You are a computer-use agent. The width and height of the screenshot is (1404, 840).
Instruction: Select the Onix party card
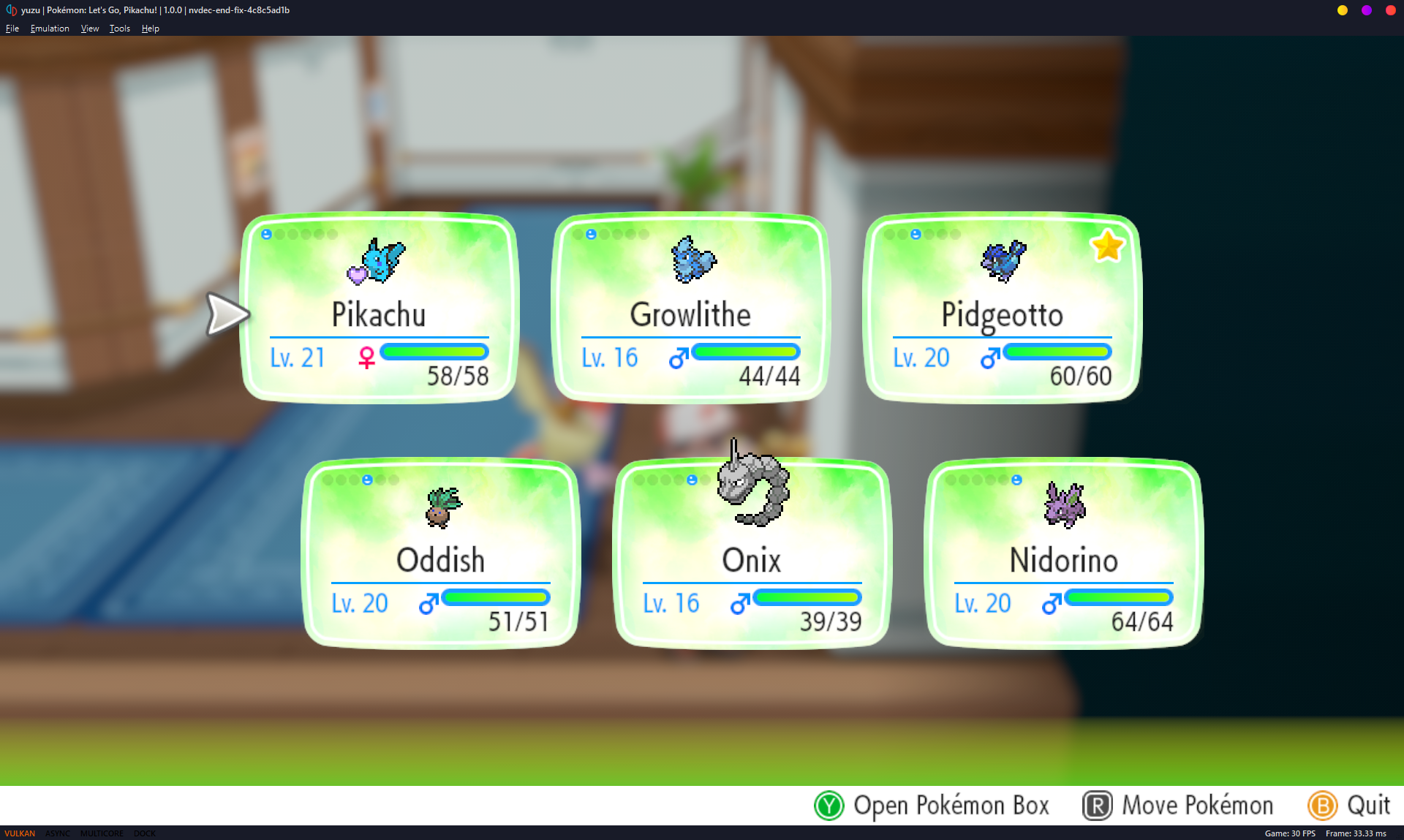[752, 553]
